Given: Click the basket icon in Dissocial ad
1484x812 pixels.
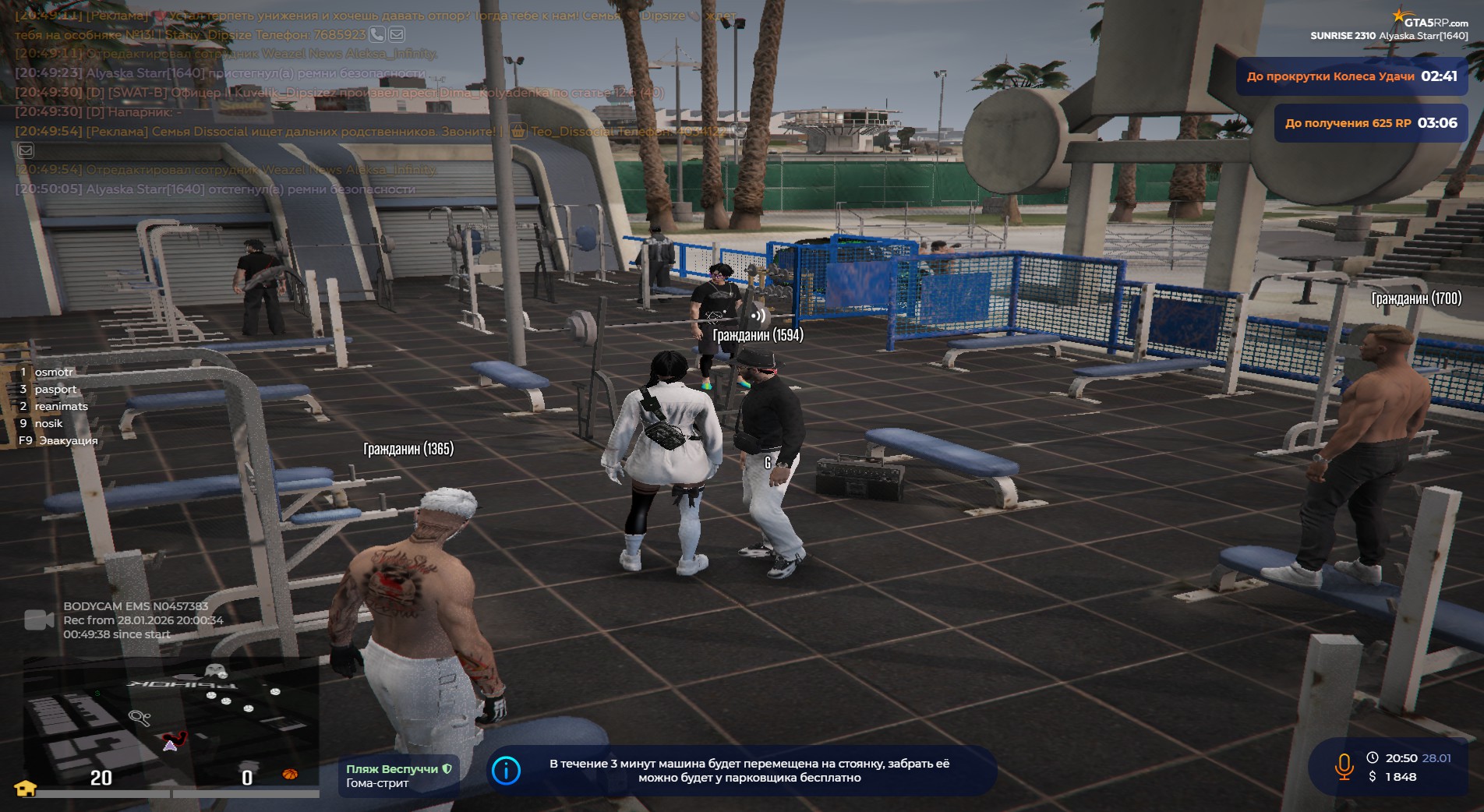Looking at the screenshot, I should pos(518,132).
